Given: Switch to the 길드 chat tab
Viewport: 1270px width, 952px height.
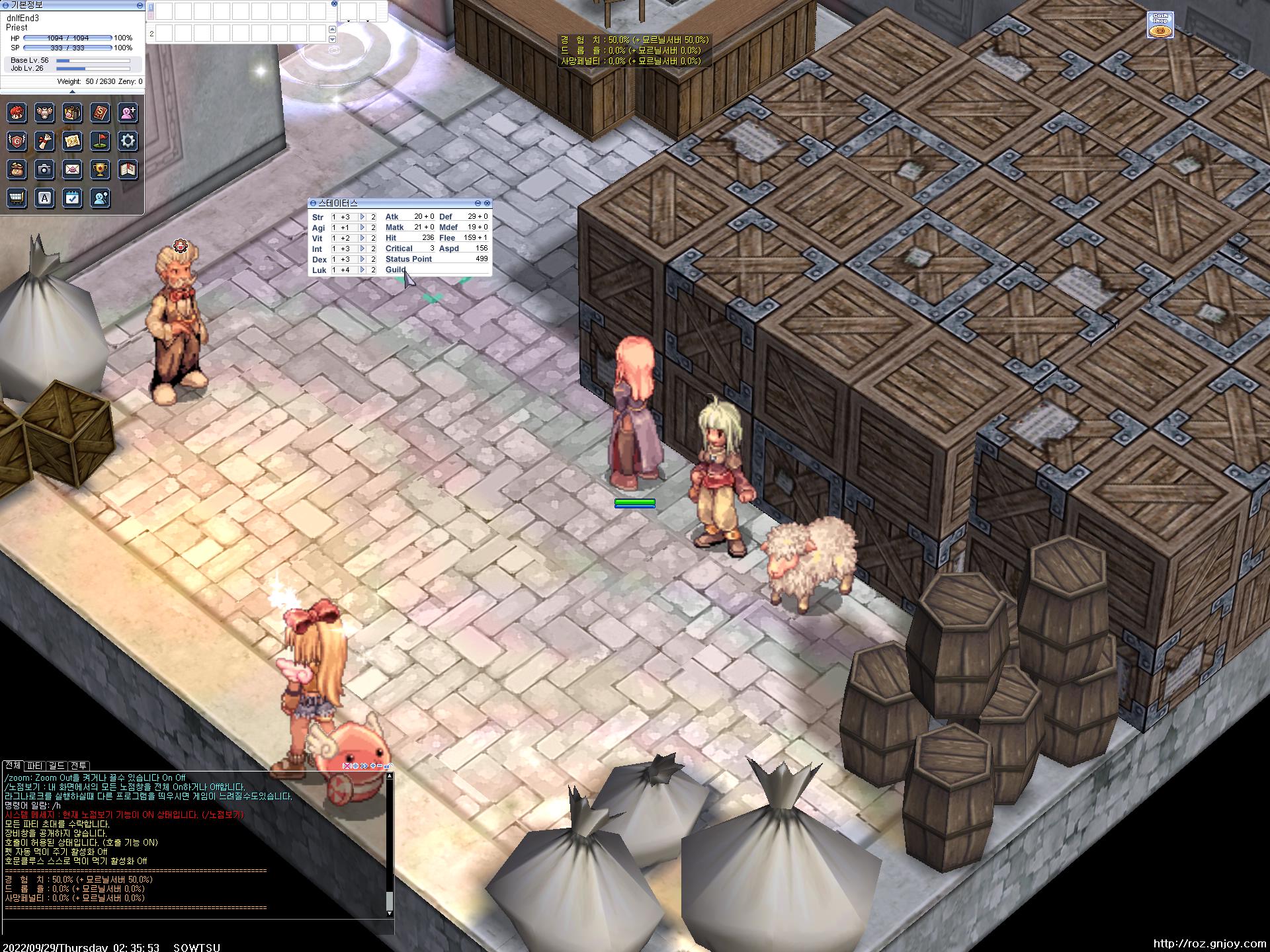Looking at the screenshot, I should point(57,766).
